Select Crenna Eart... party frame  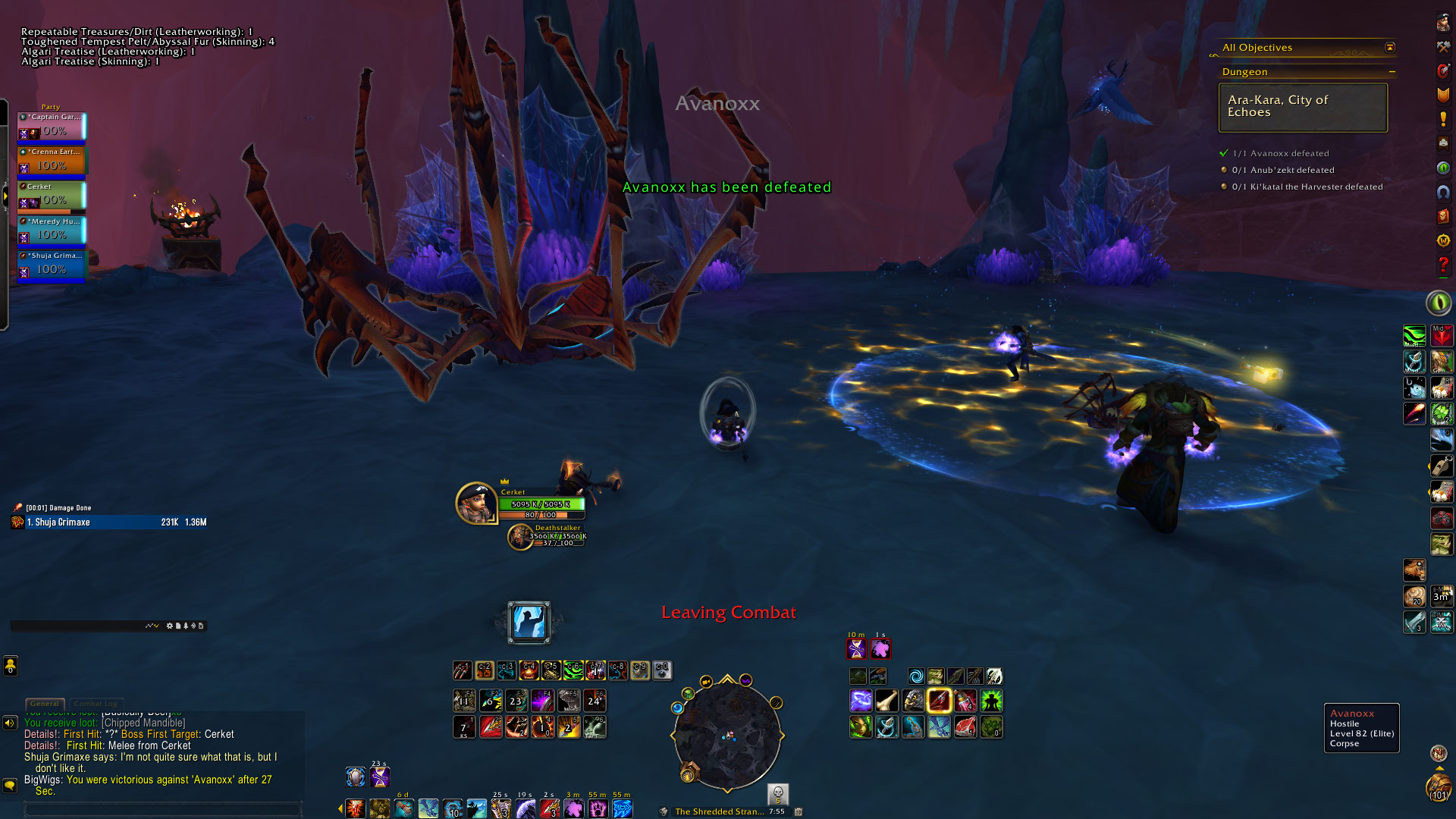[x=52, y=161]
